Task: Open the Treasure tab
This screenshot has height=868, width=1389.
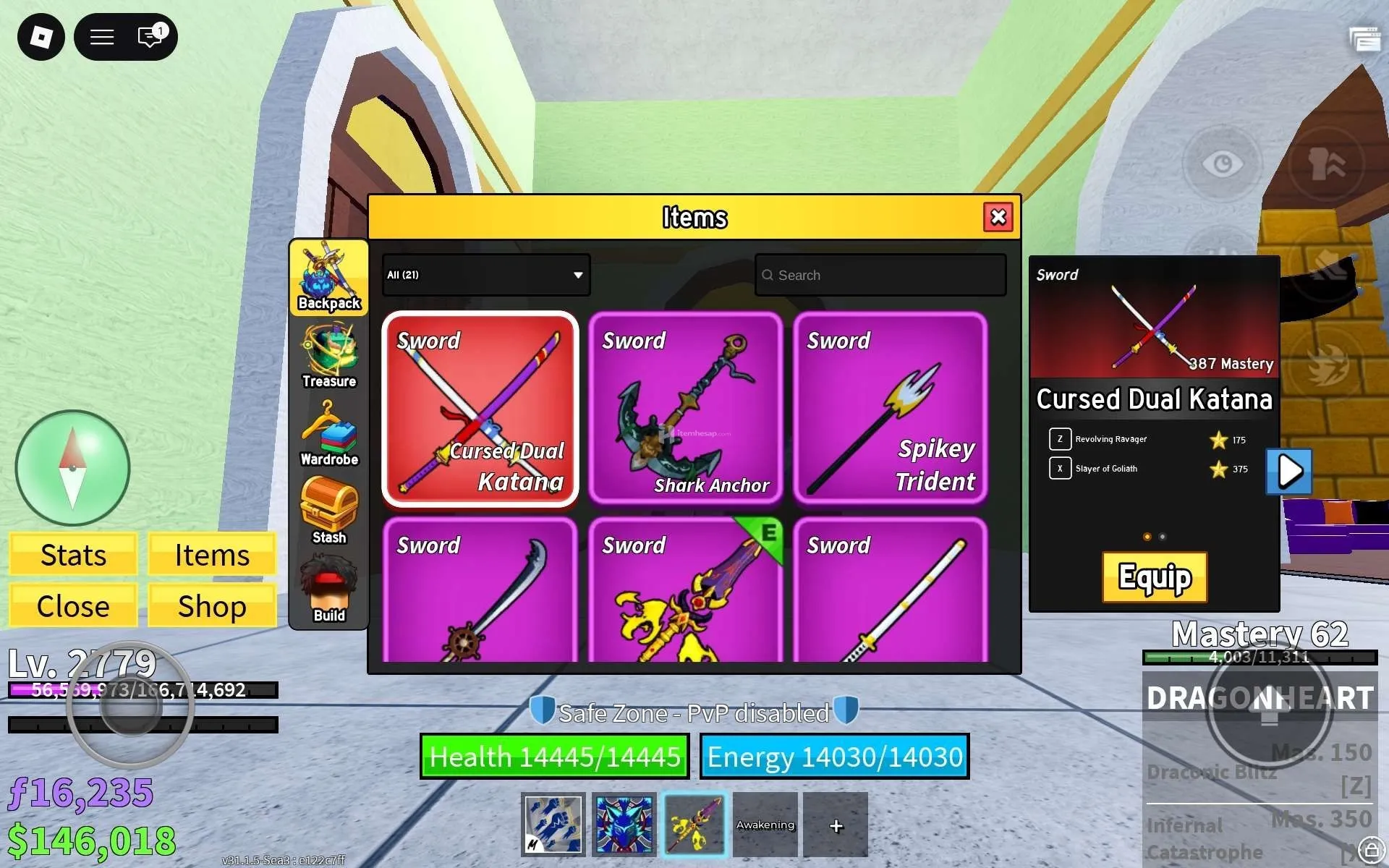Action: tap(329, 356)
